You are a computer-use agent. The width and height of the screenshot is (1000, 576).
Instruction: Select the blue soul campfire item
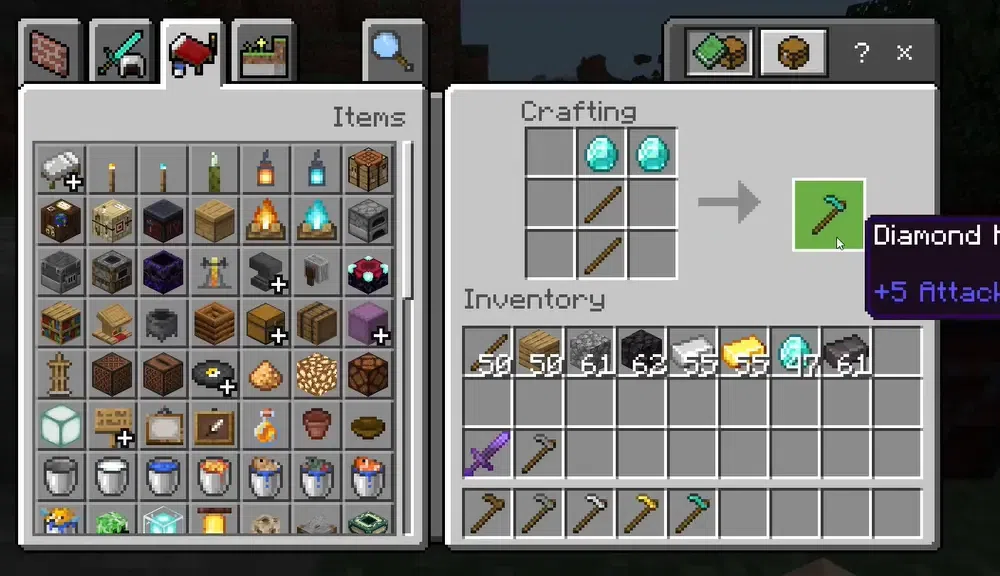[x=317, y=219]
